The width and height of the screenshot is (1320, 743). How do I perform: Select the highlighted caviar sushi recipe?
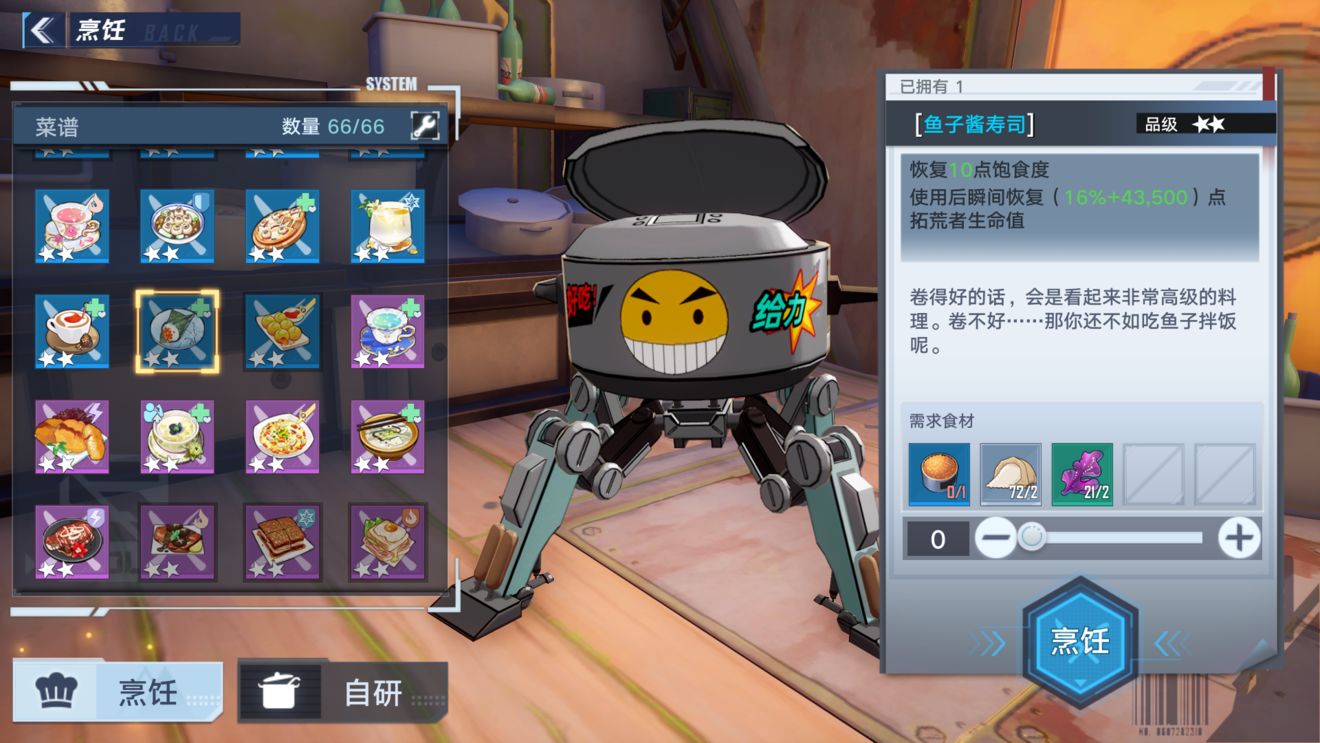coord(177,331)
